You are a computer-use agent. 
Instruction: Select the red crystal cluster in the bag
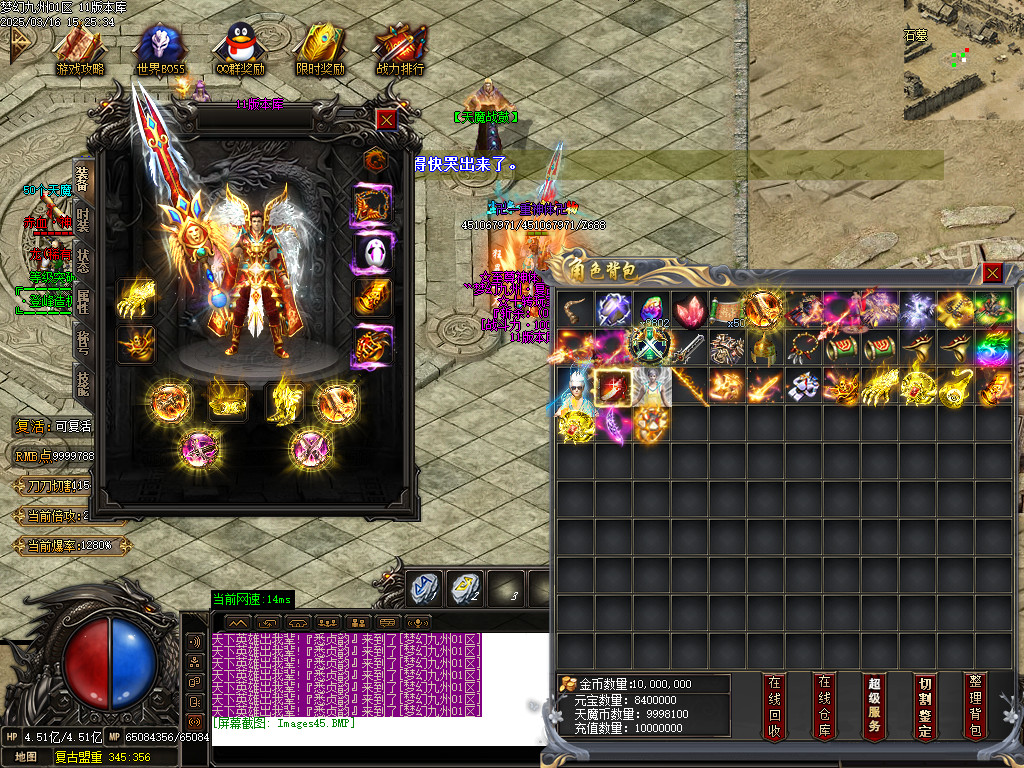tap(689, 309)
